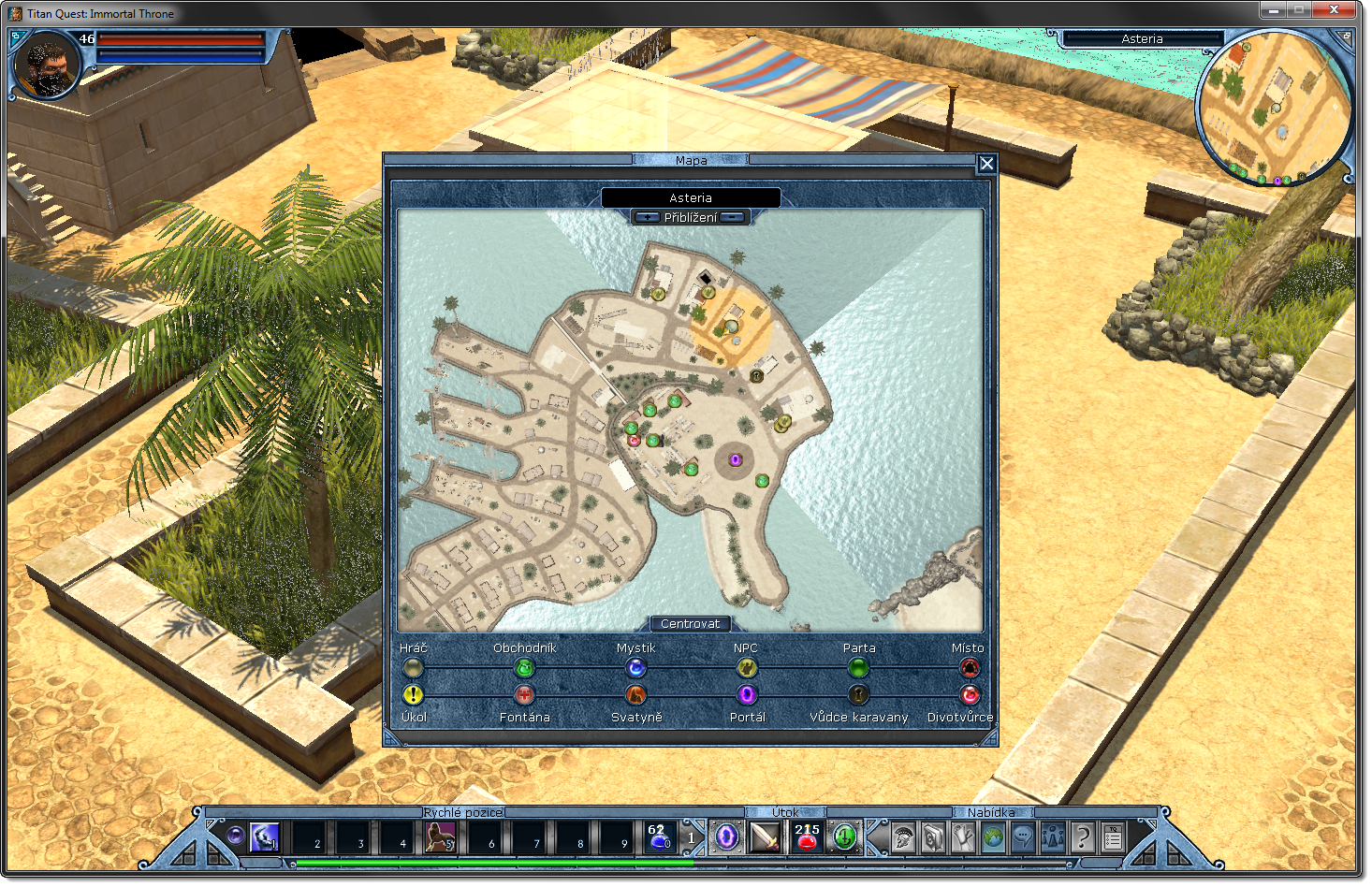
Task: Click the Fontána legend icon
Action: point(524,695)
